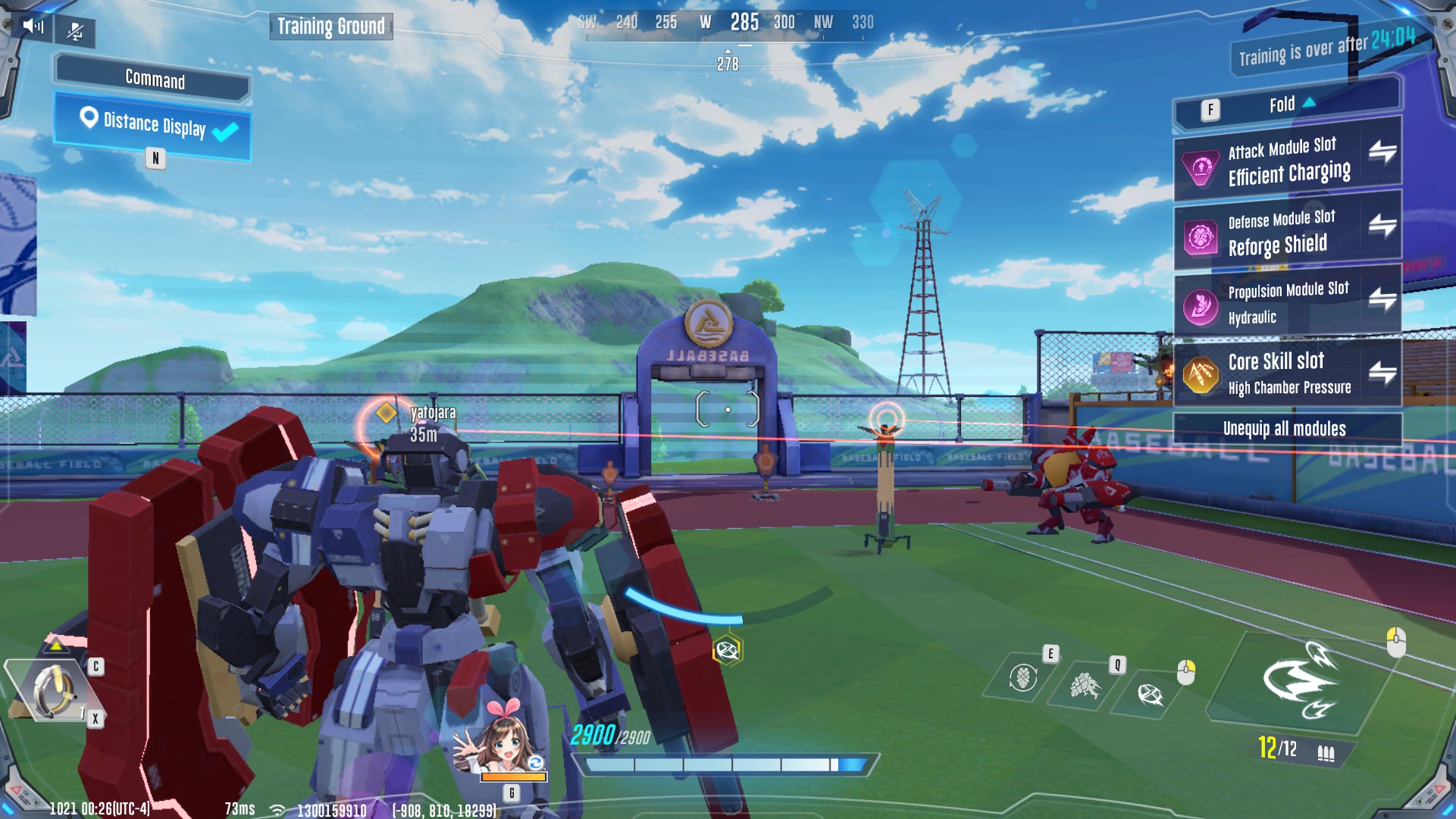Swap the High Chamber Pressure core skill
This screenshot has width=1456, height=819.
[x=1382, y=372]
